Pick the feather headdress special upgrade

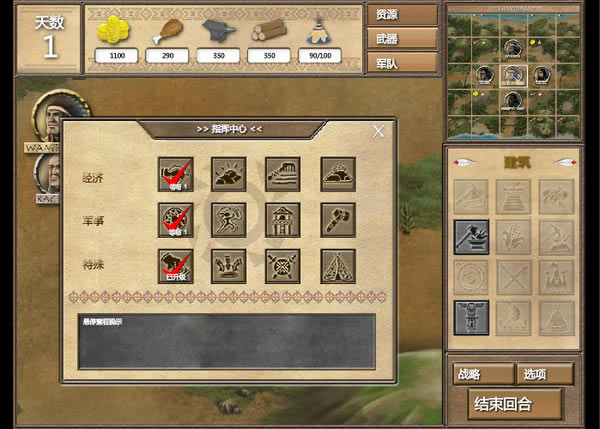(x=230, y=266)
